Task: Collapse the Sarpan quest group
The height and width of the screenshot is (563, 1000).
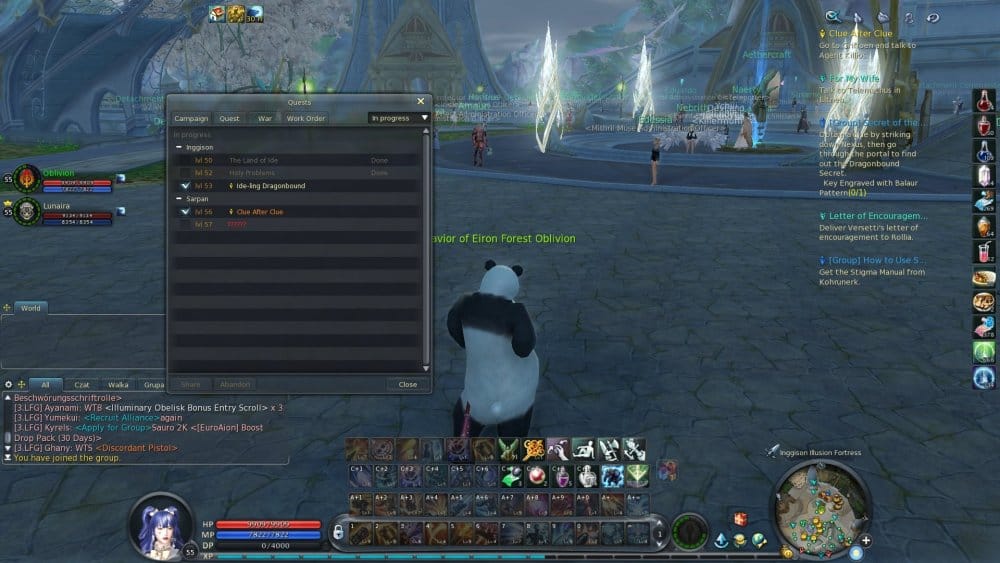Action: pyautogui.click(x=180, y=199)
